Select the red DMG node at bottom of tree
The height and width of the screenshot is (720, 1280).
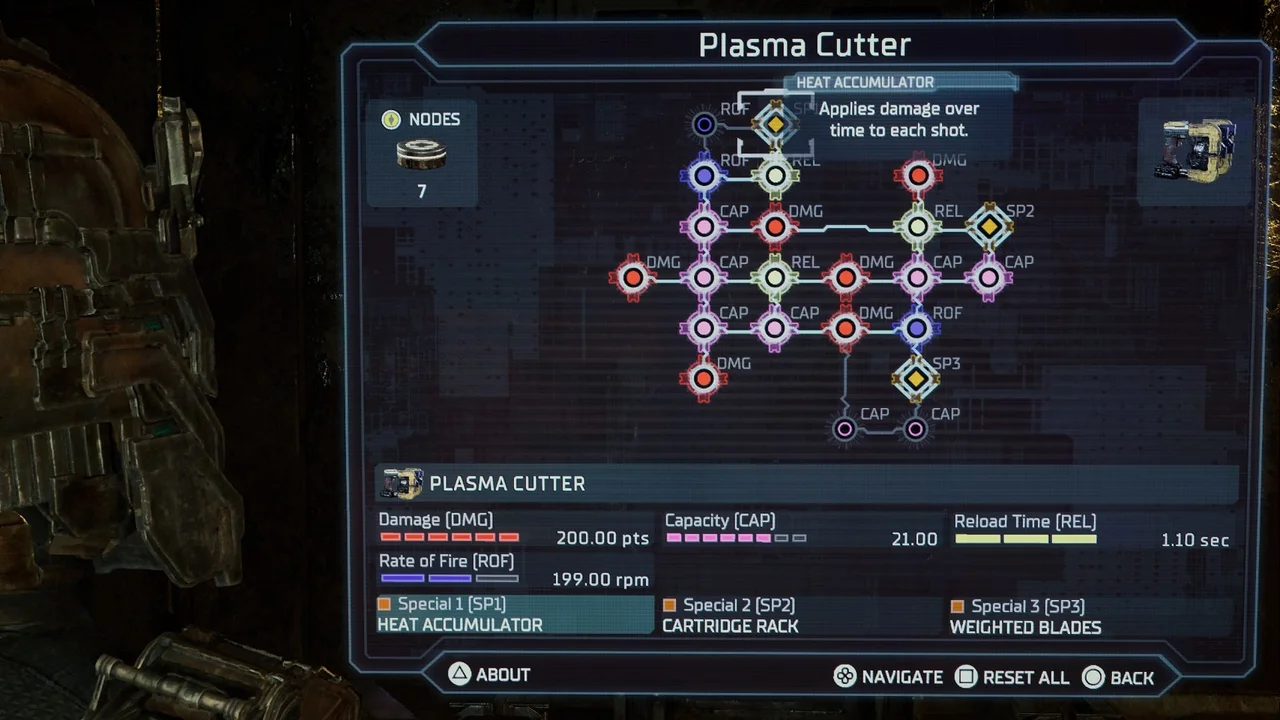(703, 378)
